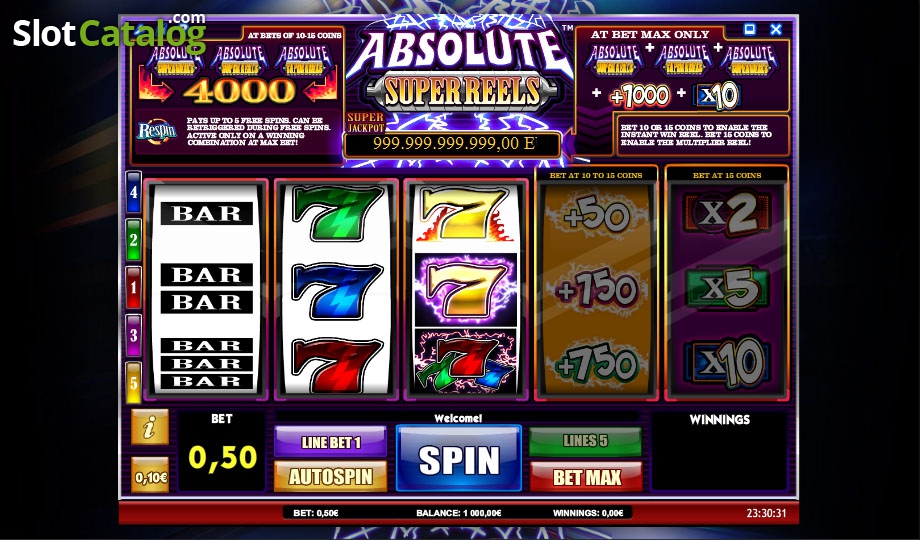Change paylines with the LINES 5 button
The width and height of the screenshot is (920, 540).
click(585, 441)
